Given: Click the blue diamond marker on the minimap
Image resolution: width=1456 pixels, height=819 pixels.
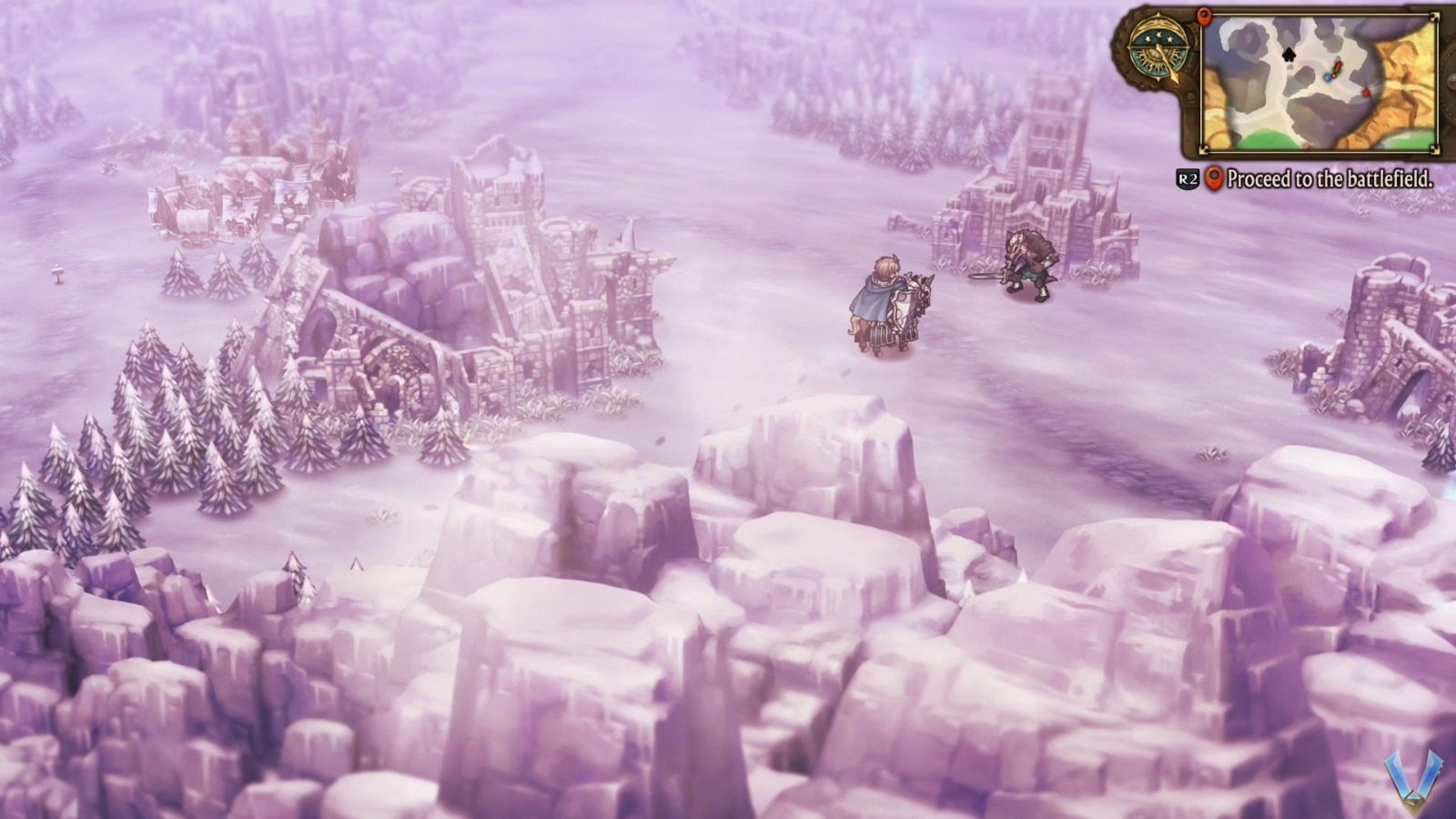Looking at the screenshot, I should pyautogui.click(x=1328, y=78).
